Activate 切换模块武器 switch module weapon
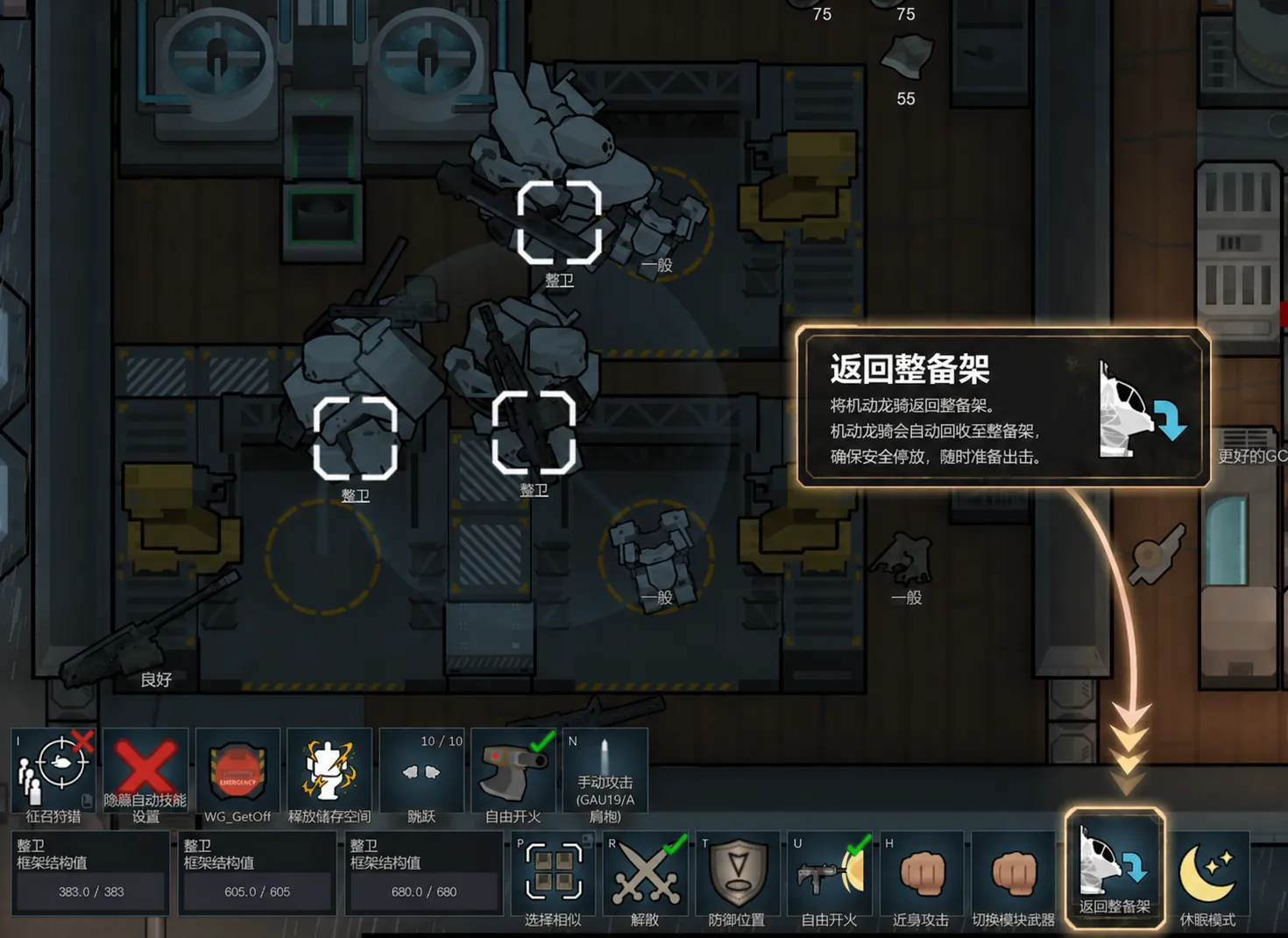 [x=1013, y=877]
